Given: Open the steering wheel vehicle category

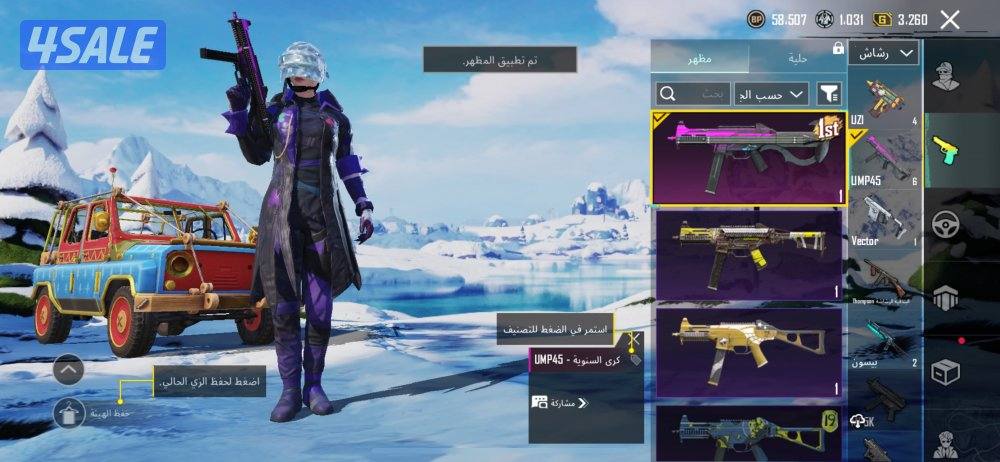Looking at the screenshot, I should click(x=946, y=224).
